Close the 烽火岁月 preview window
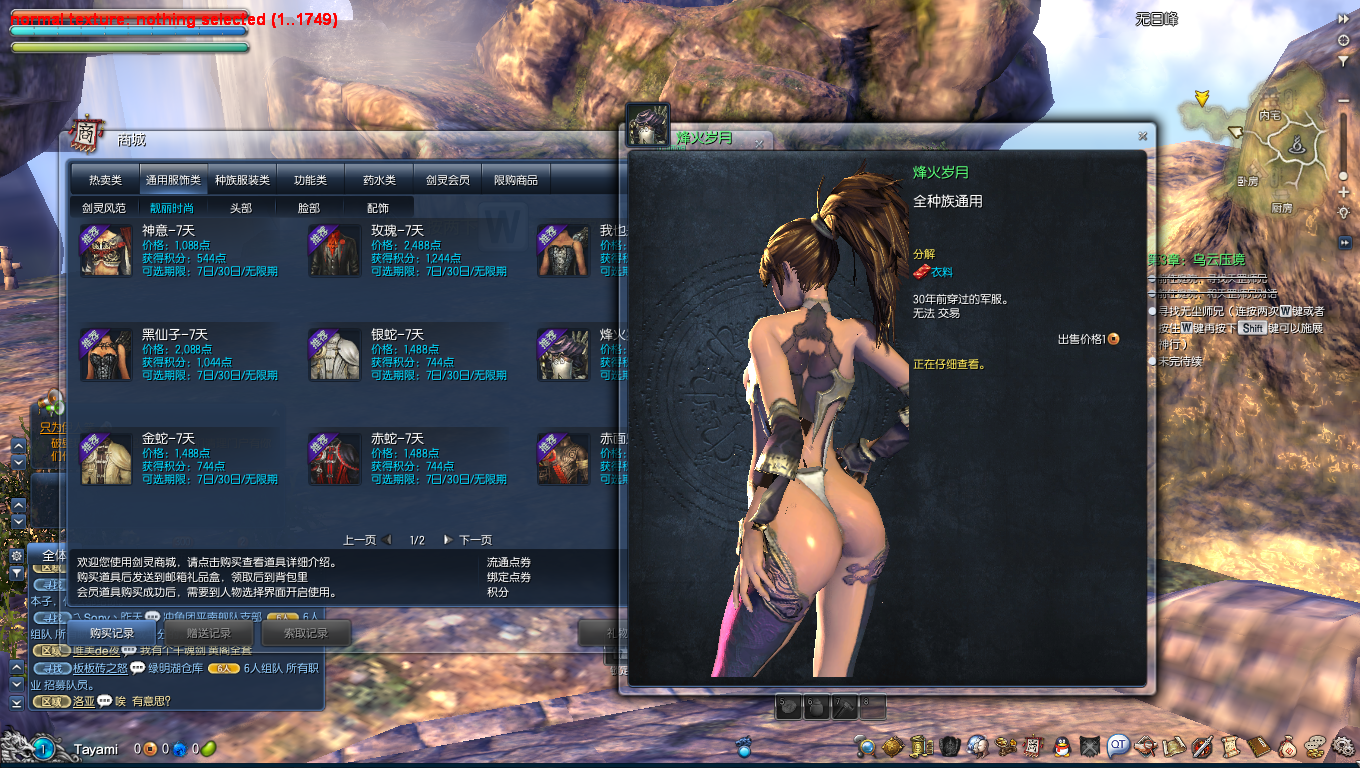Screen dimensions: 1360x768 pos(1142,136)
